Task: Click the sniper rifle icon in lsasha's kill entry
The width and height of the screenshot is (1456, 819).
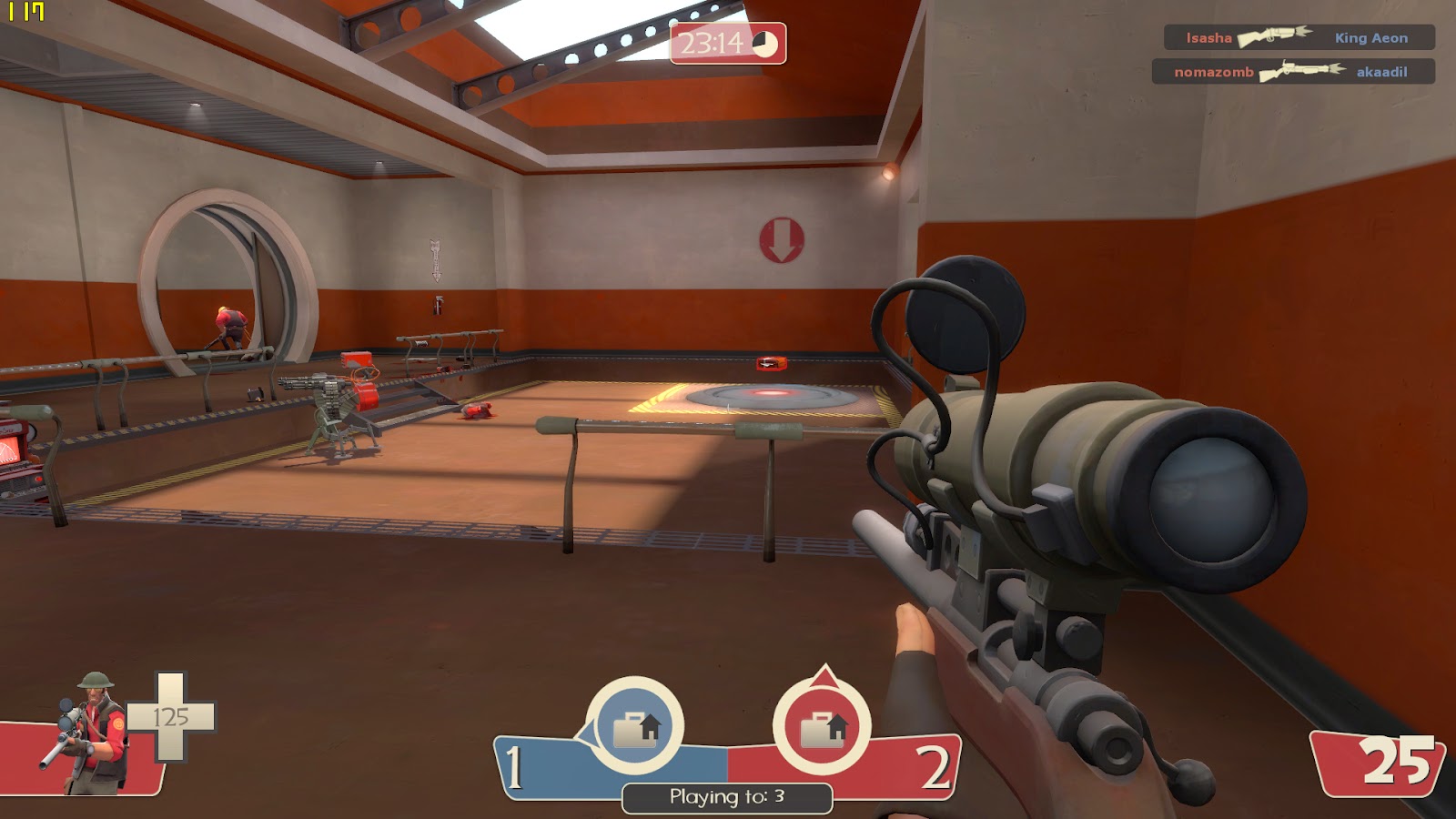Action: (1273, 38)
